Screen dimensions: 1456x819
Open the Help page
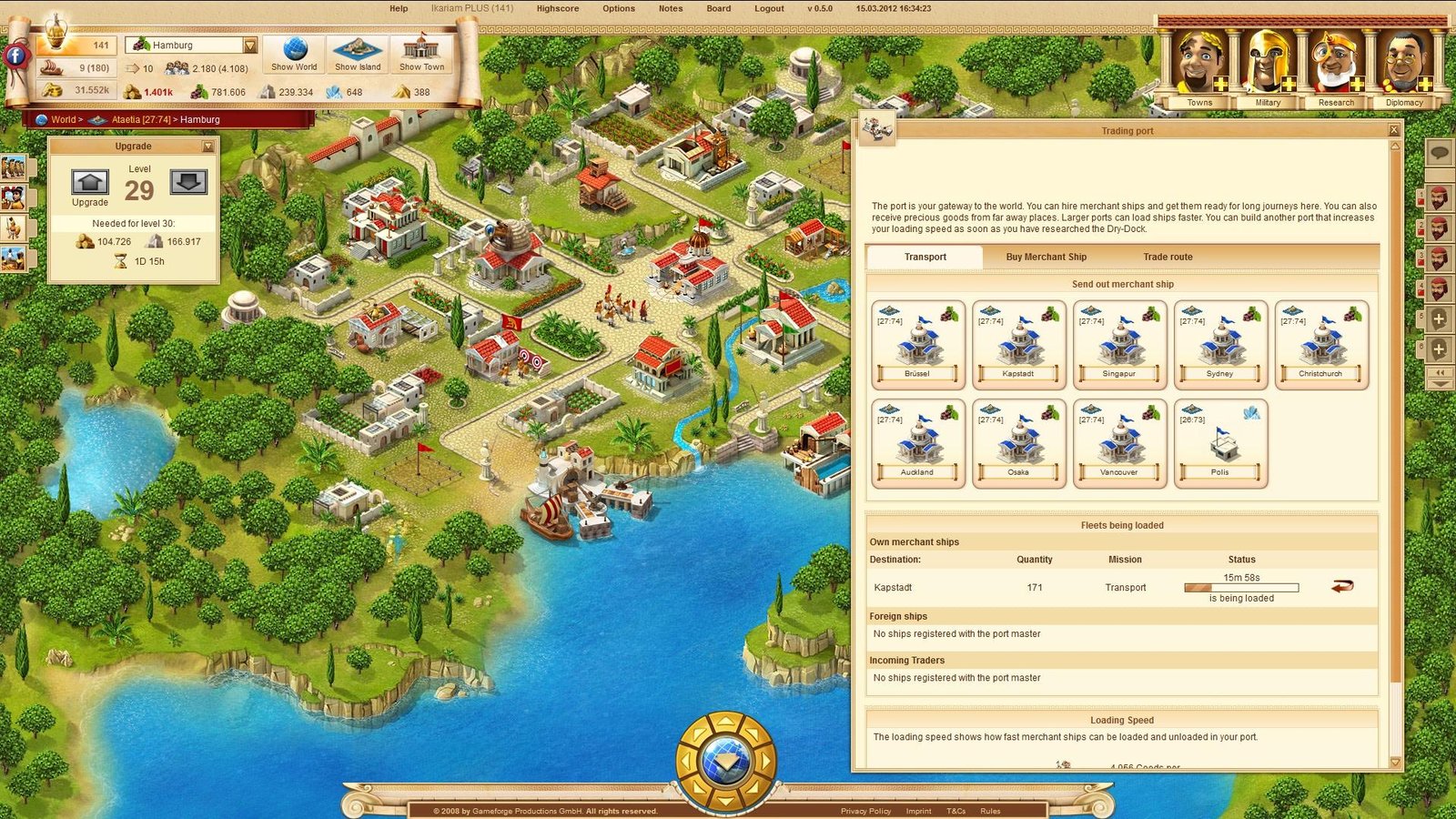point(399,9)
